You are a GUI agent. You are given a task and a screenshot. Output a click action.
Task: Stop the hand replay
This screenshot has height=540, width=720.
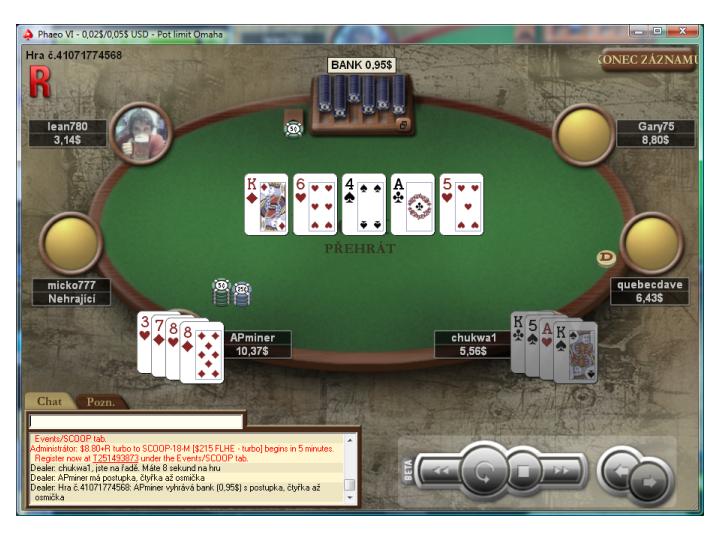click(523, 471)
